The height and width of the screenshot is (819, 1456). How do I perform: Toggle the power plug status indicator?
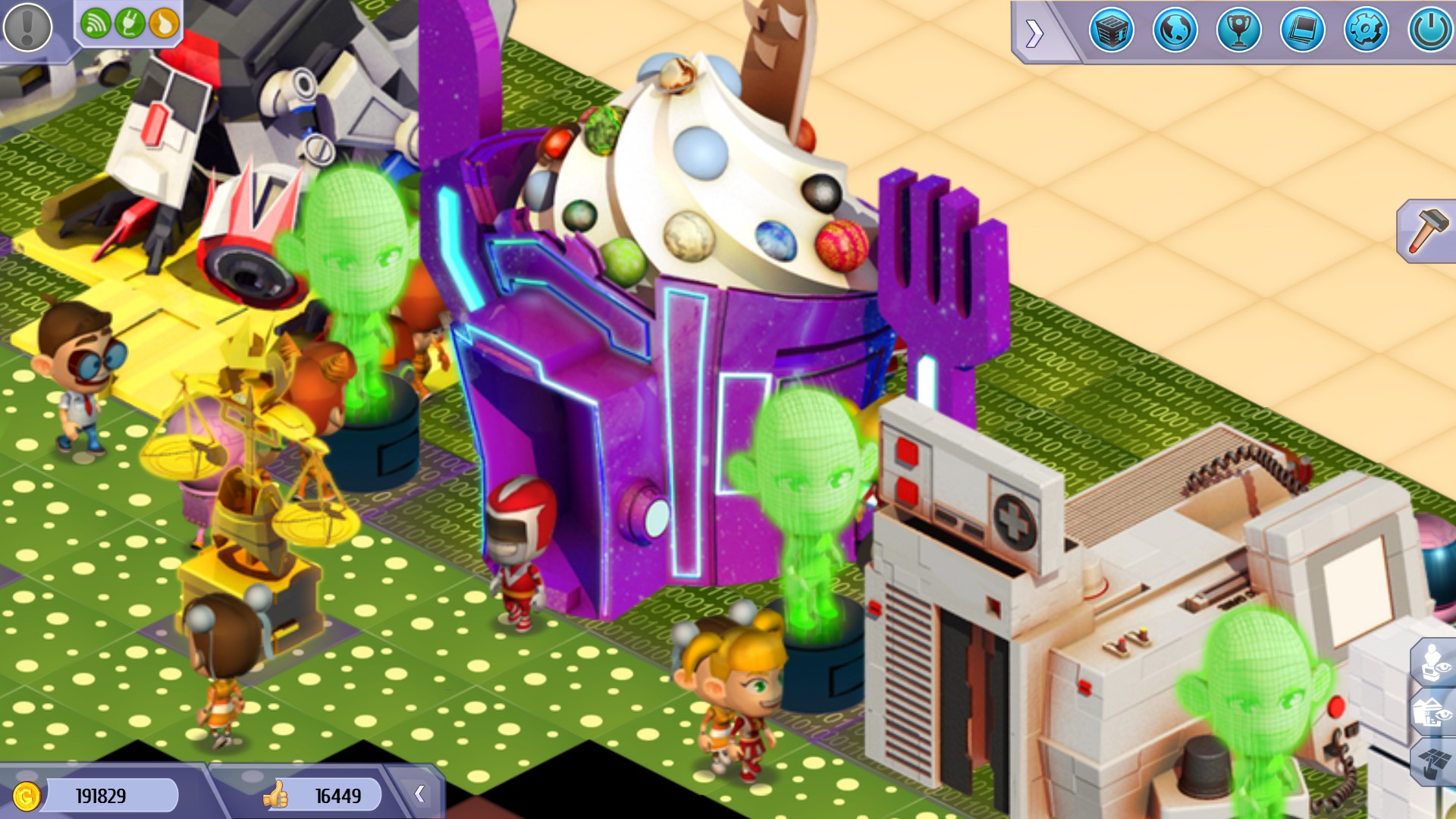pyautogui.click(x=130, y=21)
